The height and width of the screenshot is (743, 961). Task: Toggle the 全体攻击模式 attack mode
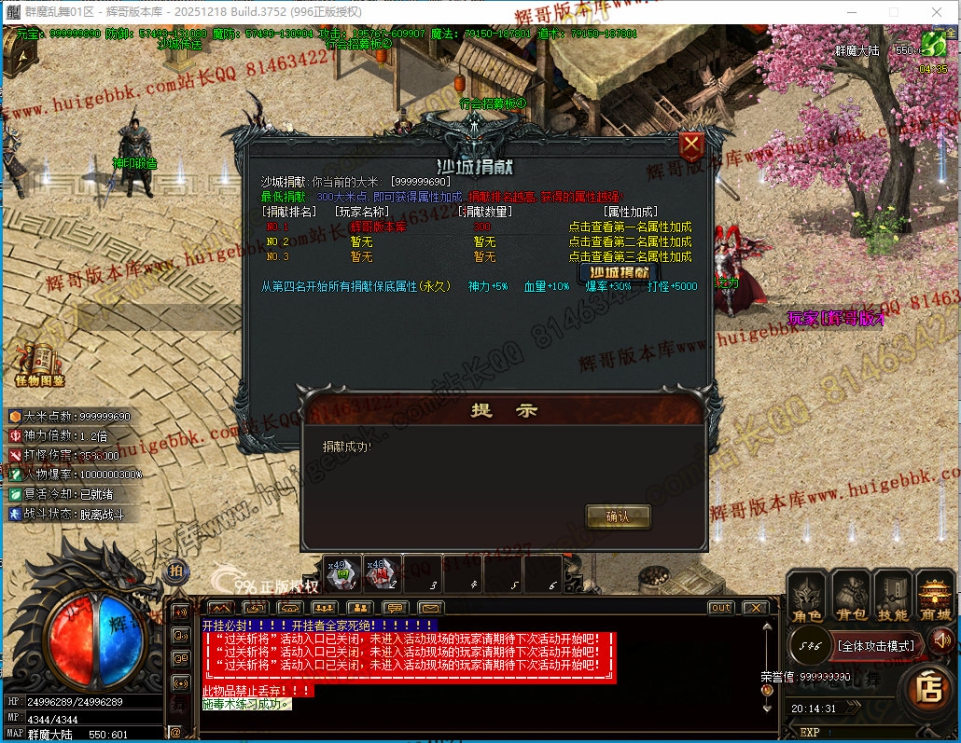pos(876,646)
